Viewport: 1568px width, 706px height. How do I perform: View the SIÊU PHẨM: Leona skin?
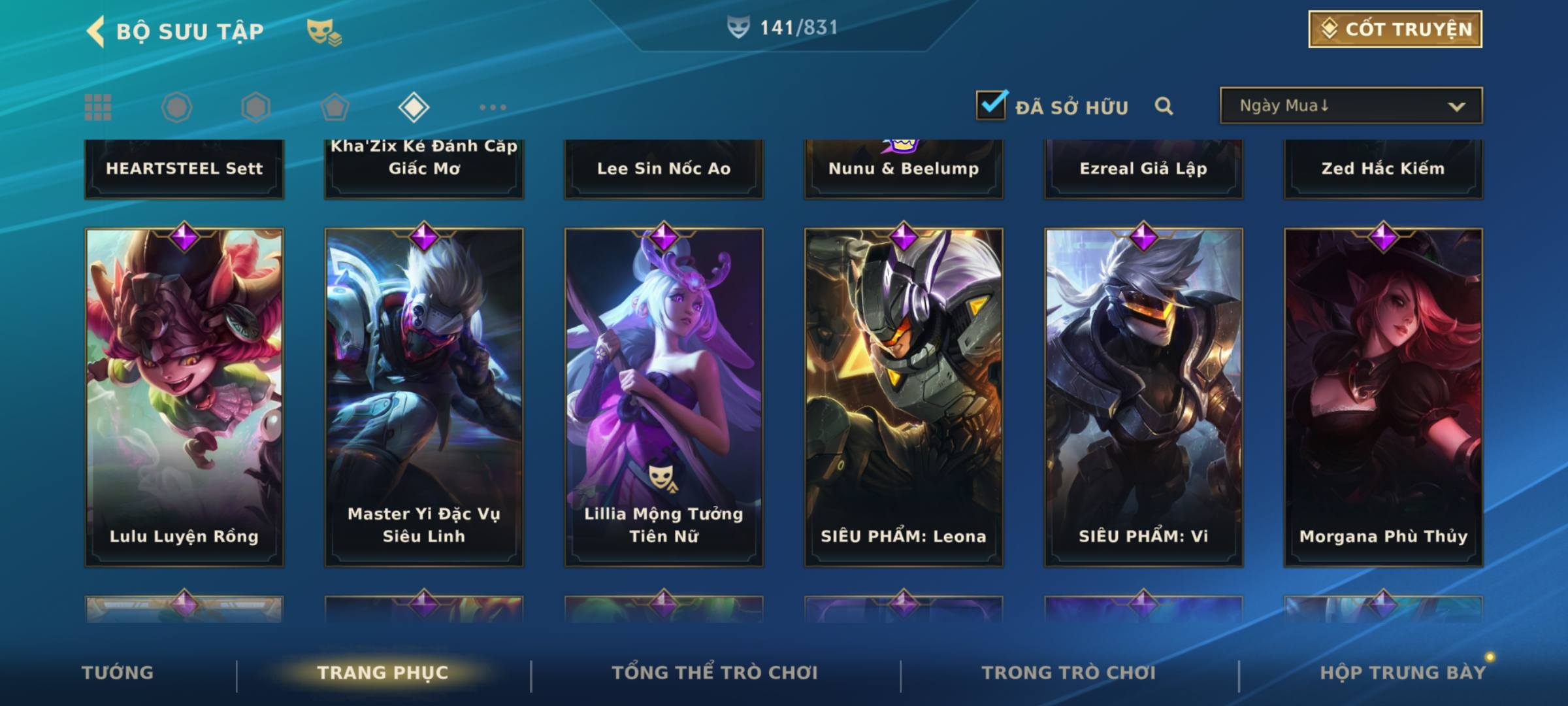coord(904,396)
